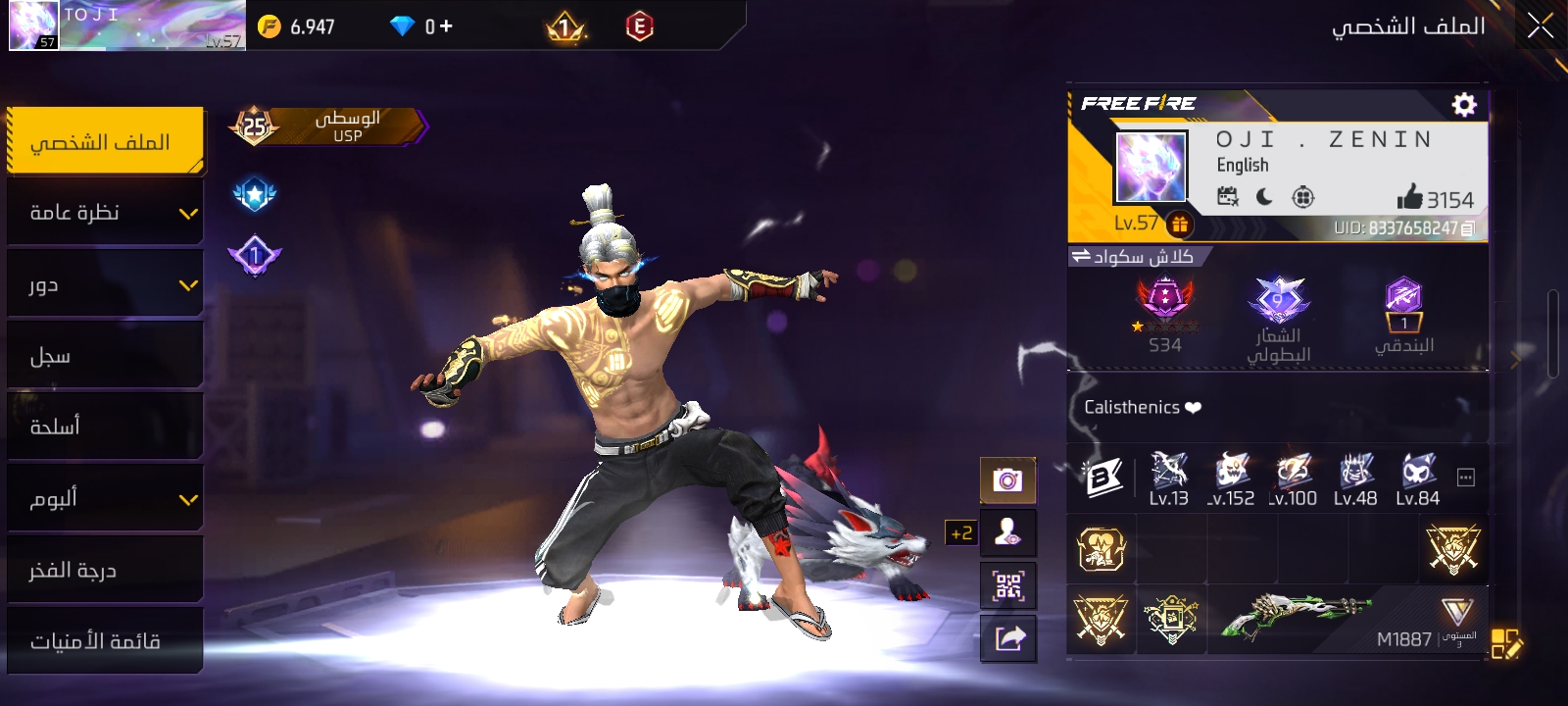Image resolution: width=1568 pixels, height=706 pixels.
Task: Open the أسلحة weapons tab
Action: 105,427
